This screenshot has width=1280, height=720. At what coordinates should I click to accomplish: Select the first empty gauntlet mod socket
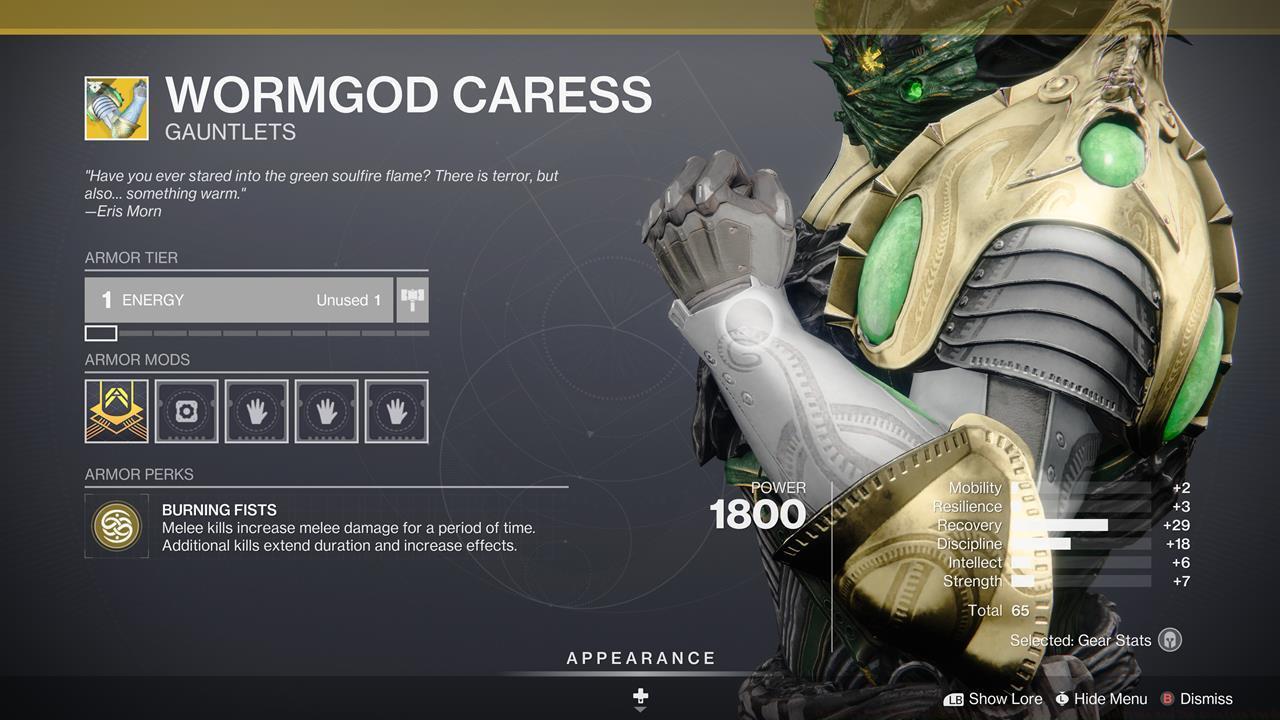pos(257,410)
